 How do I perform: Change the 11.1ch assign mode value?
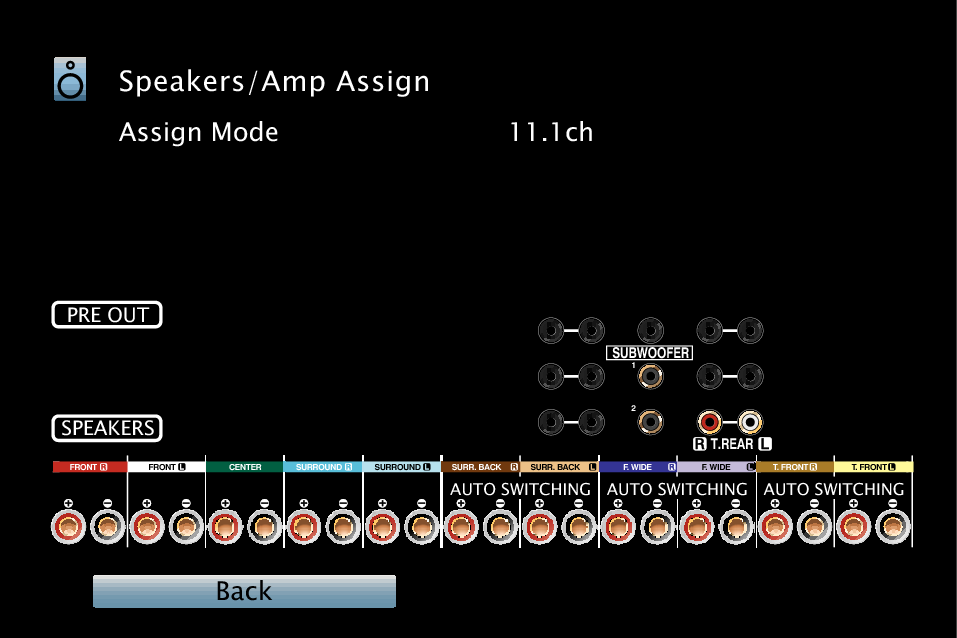[x=551, y=132]
